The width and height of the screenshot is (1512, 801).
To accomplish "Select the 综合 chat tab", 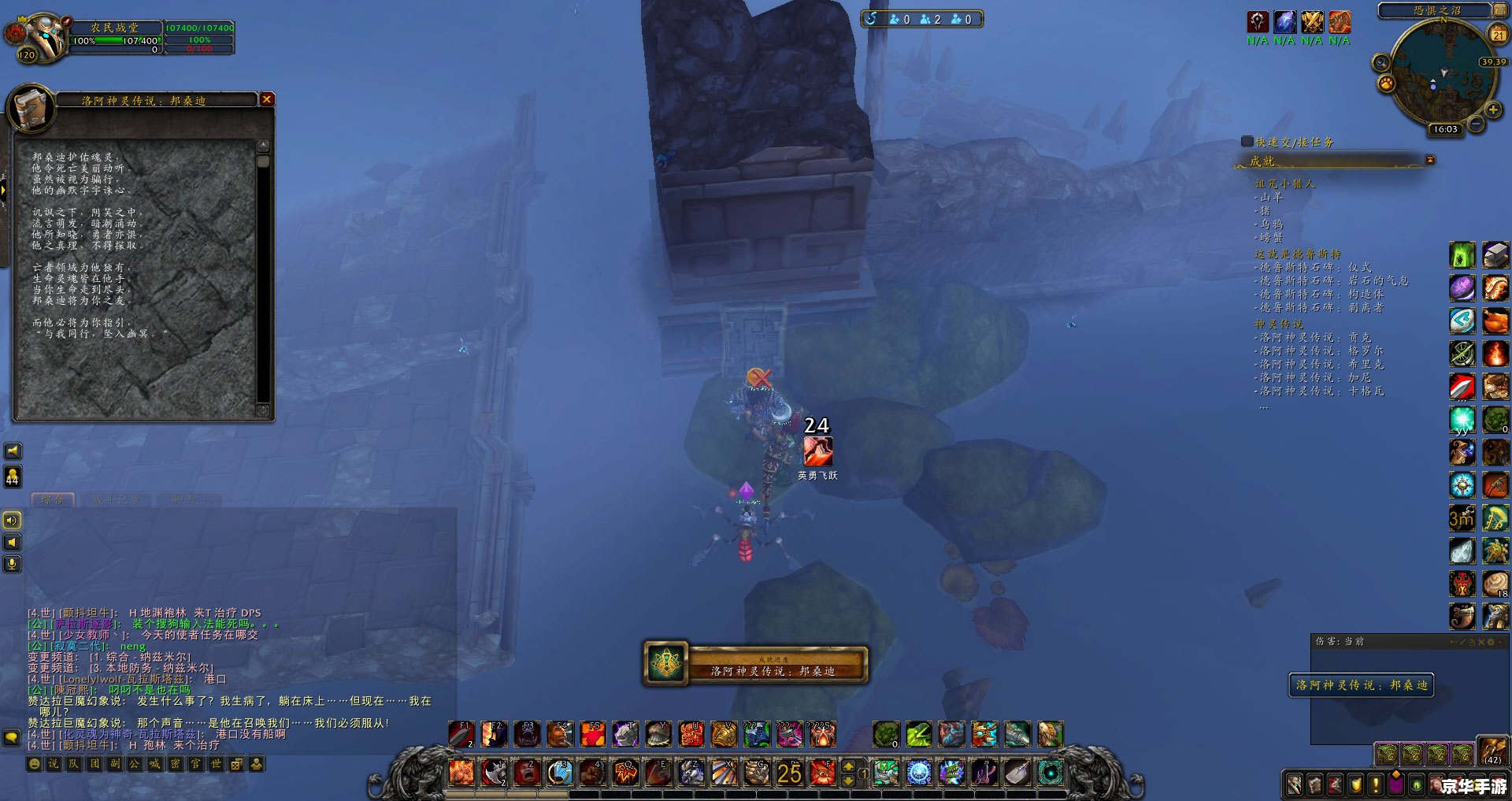I will point(52,499).
